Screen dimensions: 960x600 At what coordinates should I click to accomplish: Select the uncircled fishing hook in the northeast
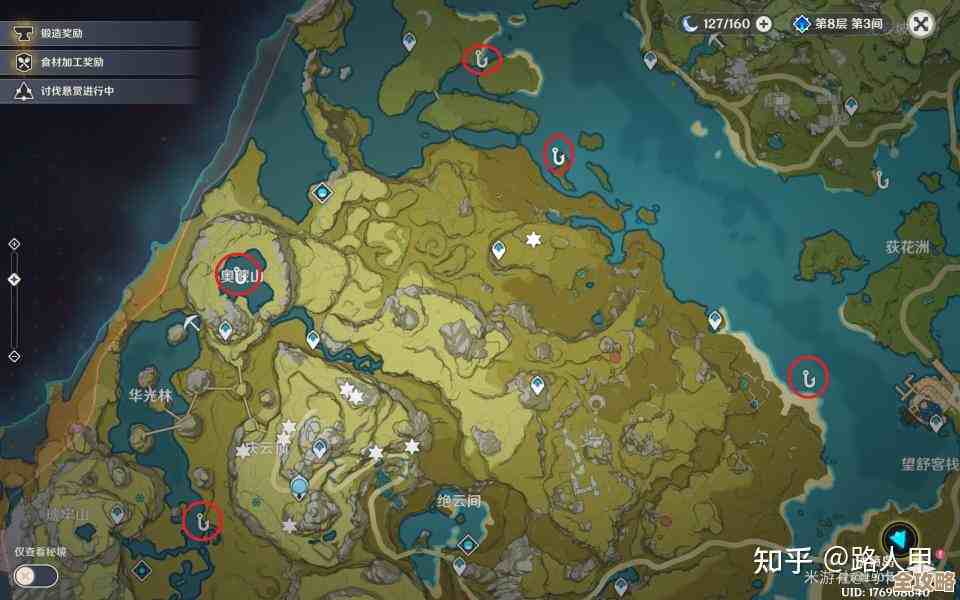pos(882,180)
